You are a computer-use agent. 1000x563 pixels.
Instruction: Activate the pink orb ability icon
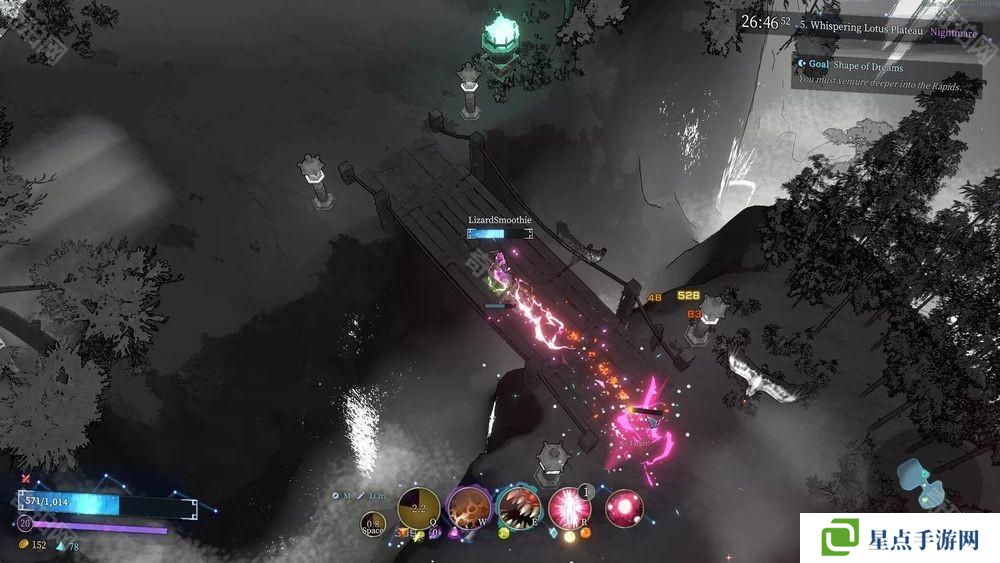coord(624,508)
